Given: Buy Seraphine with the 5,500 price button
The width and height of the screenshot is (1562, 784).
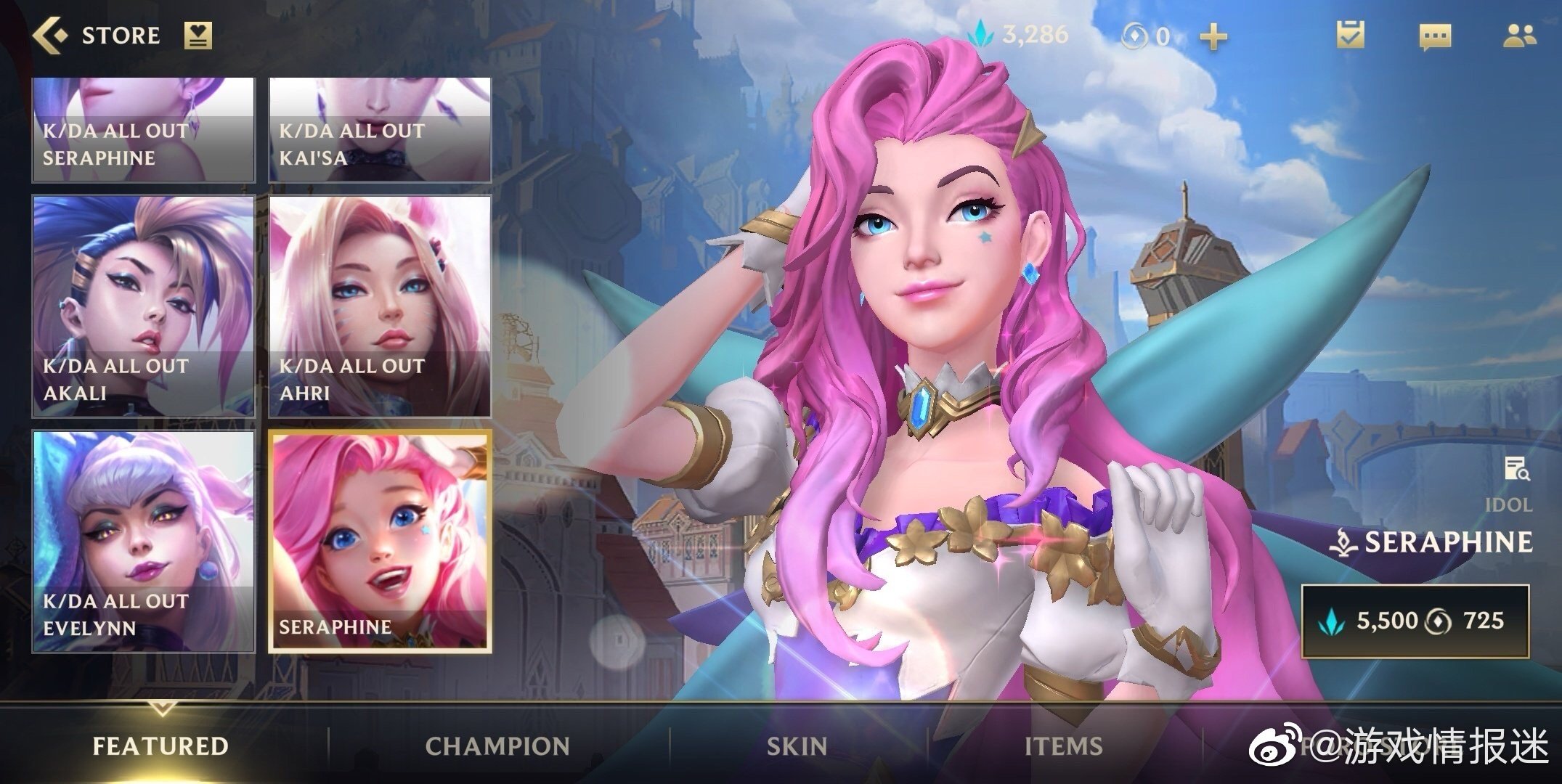Looking at the screenshot, I should (x=1415, y=621).
